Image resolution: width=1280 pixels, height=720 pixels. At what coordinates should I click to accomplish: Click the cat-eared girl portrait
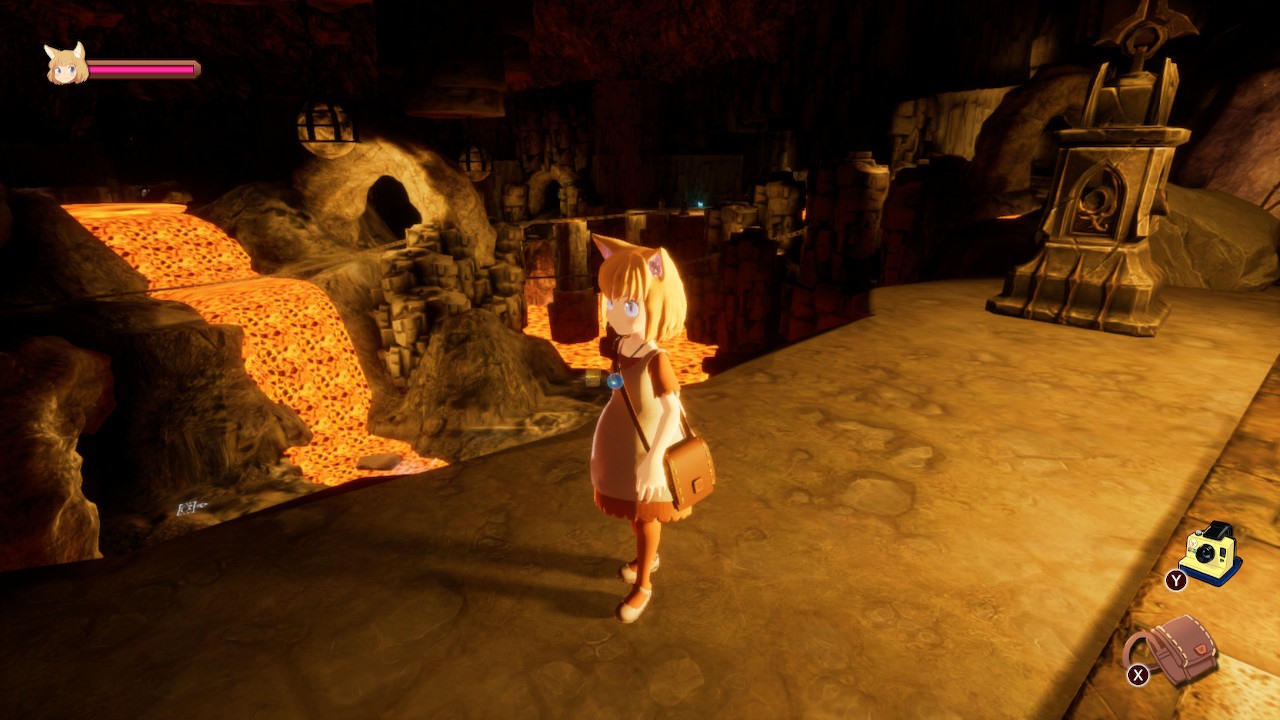click(66, 65)
